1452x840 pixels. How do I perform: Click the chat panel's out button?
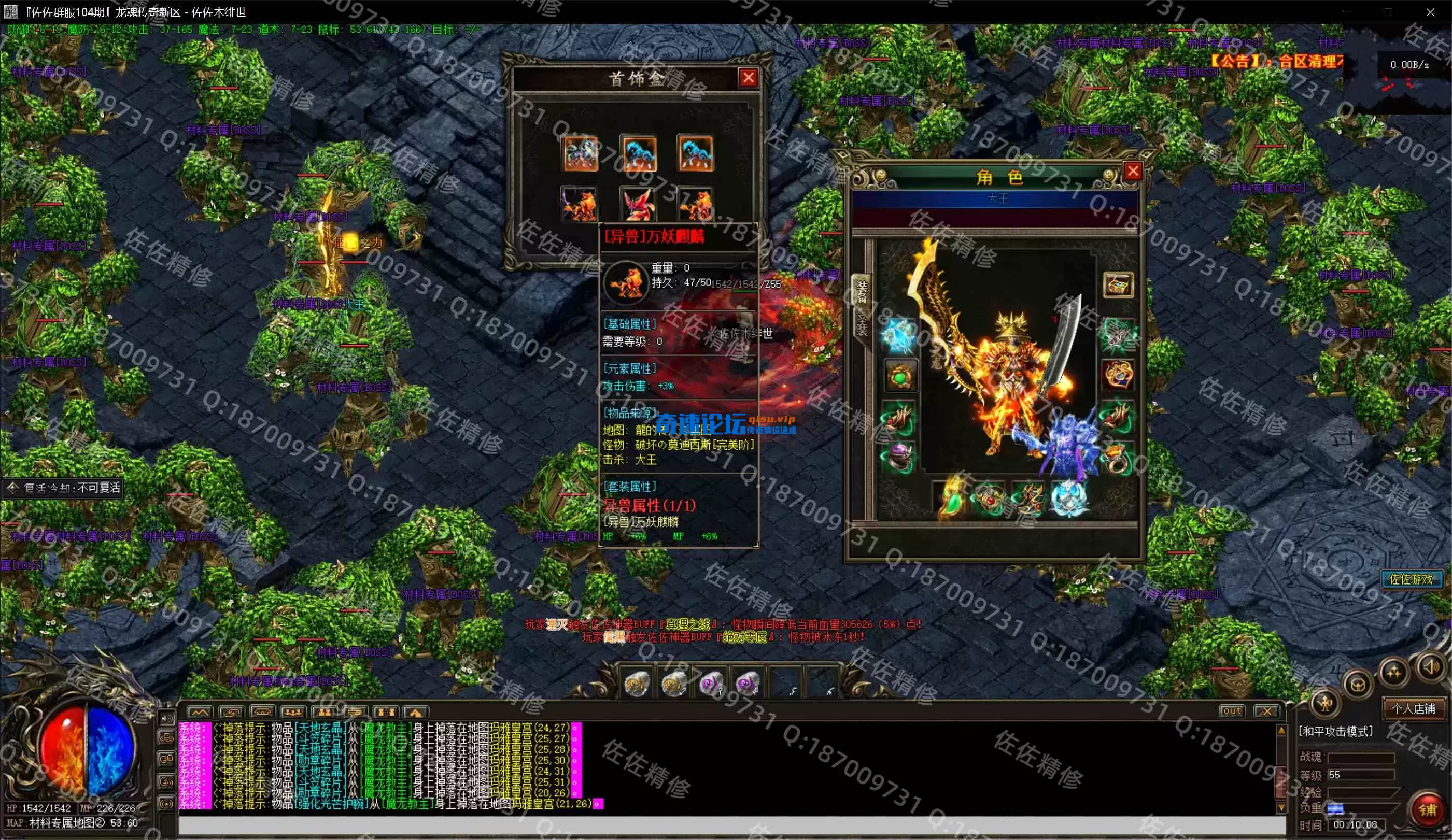pos(1231,711)
